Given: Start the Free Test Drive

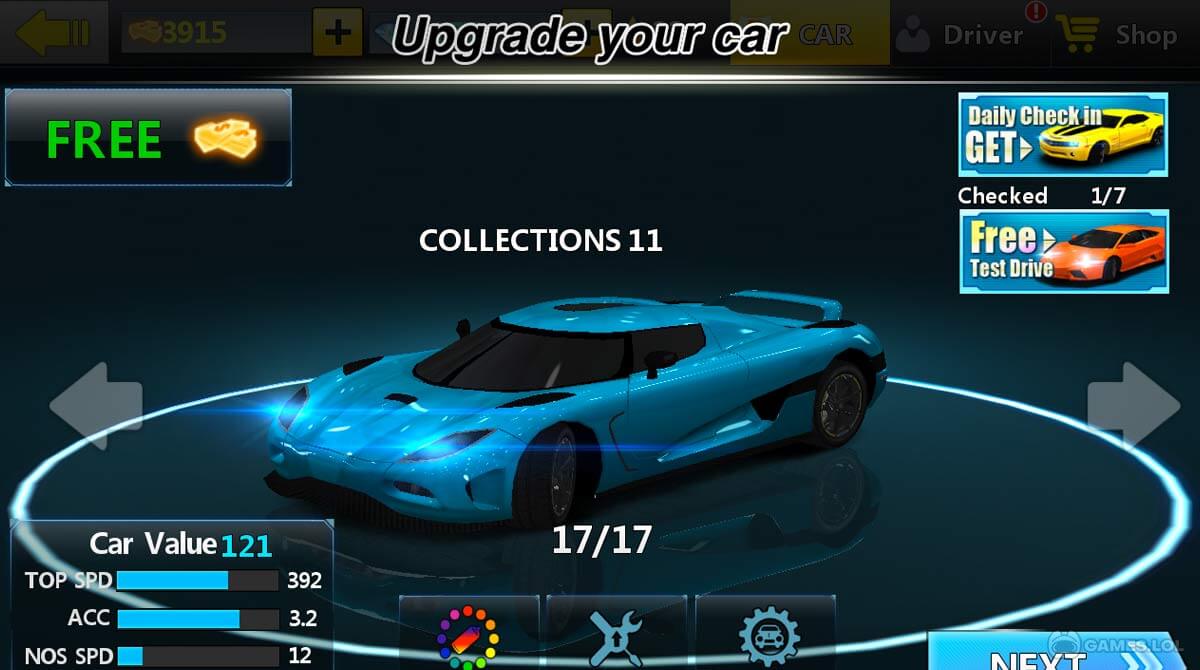Looking at the screenshot, I should 1062,251.
